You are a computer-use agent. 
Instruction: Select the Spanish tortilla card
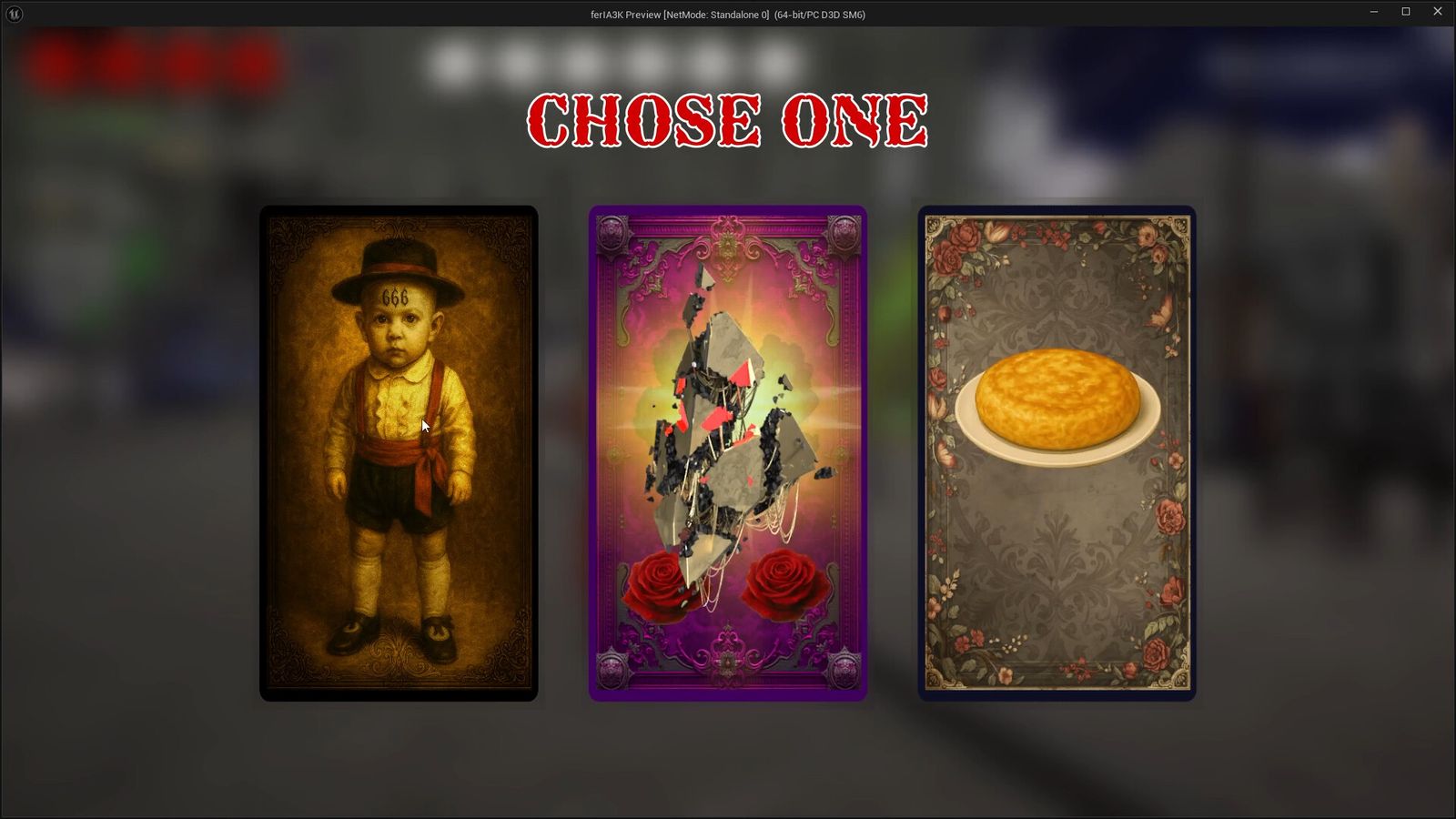1056,455
